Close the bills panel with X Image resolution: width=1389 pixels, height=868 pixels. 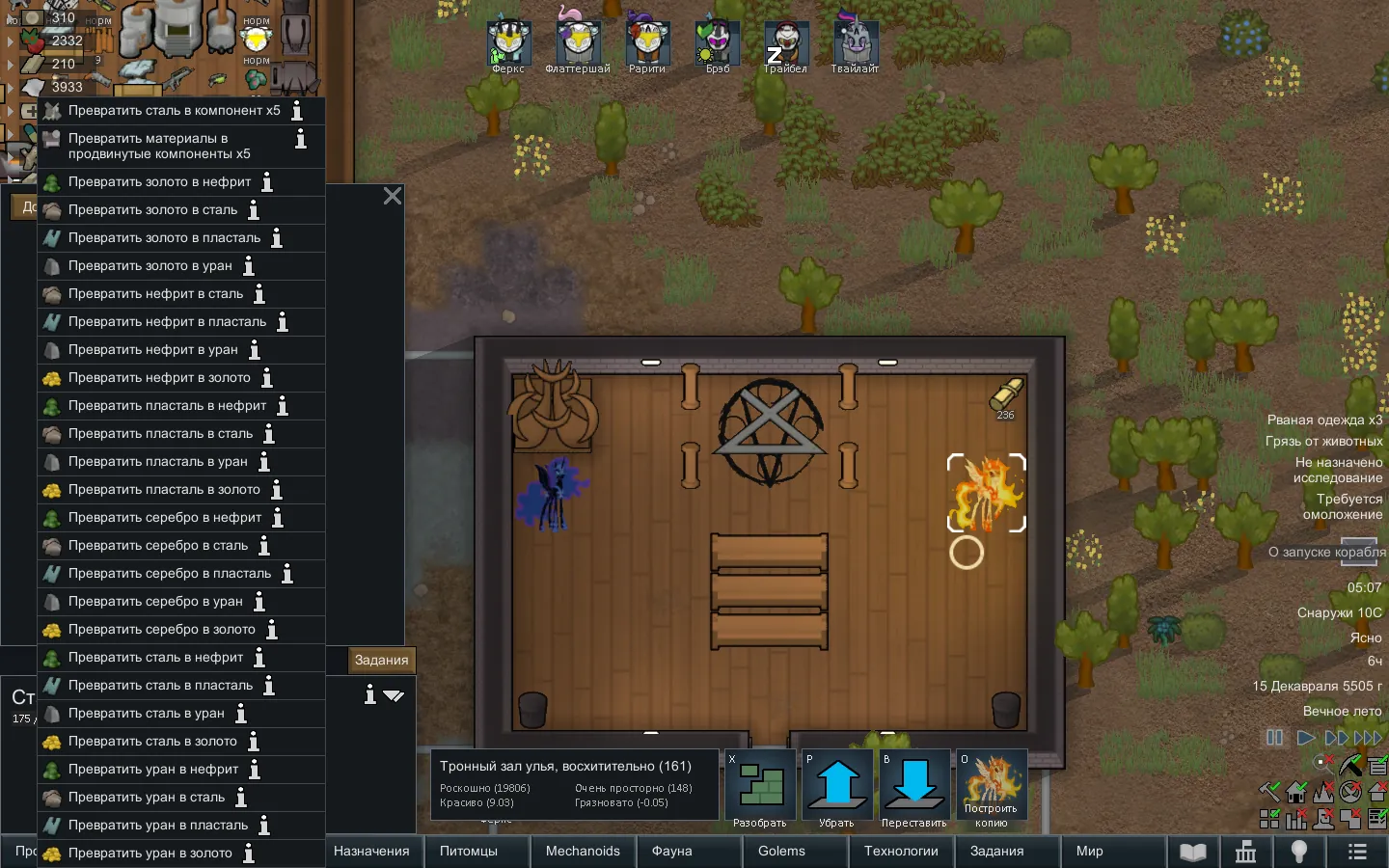[x=393, y=196]
